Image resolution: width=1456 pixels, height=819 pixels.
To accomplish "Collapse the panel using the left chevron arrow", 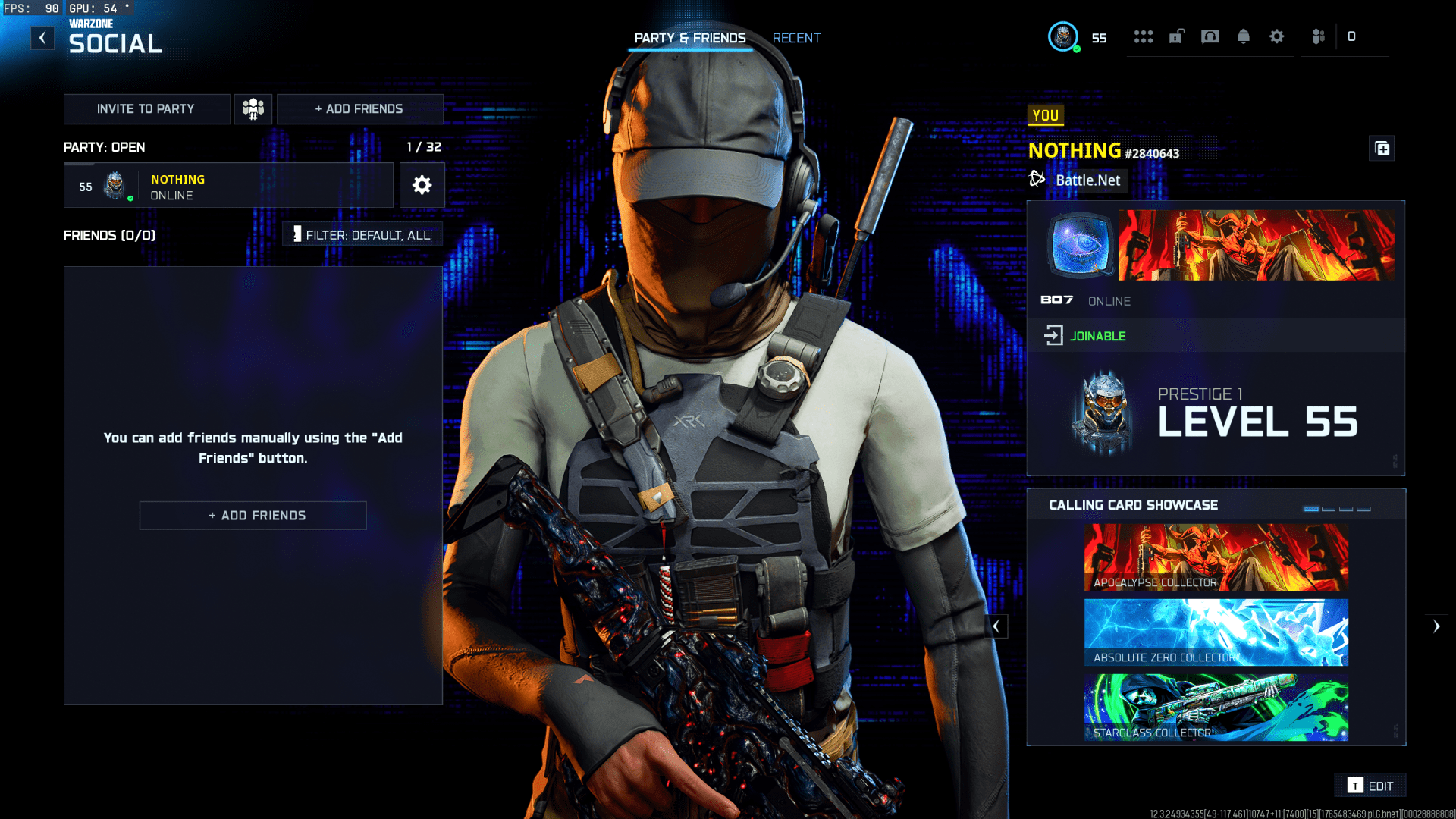I will 996,626.
